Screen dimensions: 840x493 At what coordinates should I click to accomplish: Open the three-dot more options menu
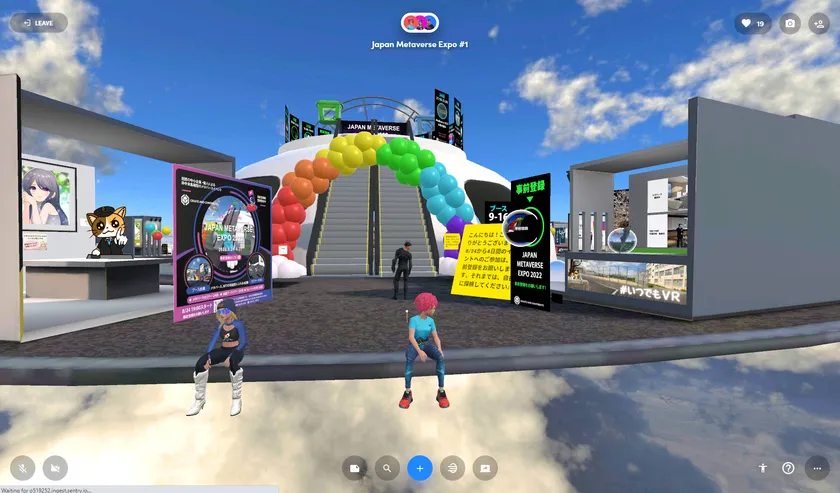818,468
